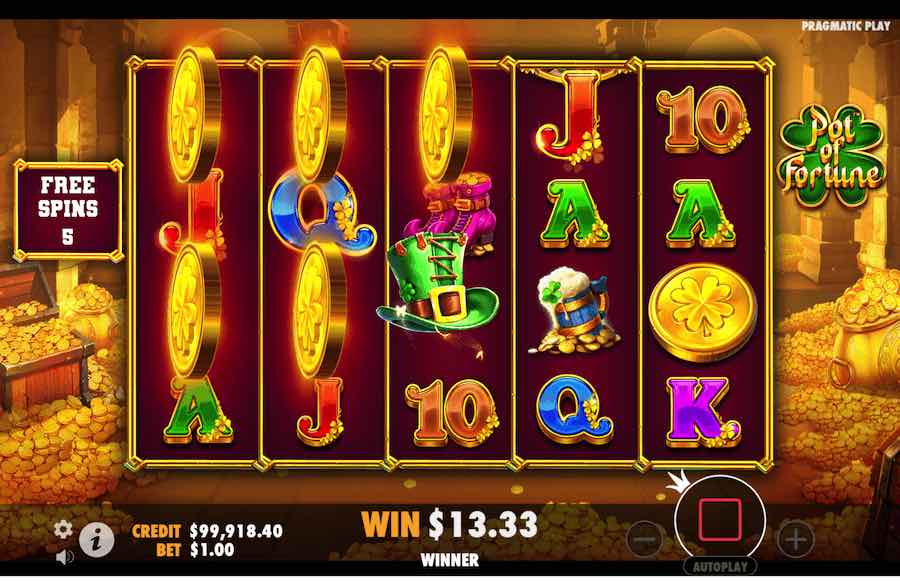Open the settings gear menu
This screenshot has width=900, height=582.
point(63,529)
